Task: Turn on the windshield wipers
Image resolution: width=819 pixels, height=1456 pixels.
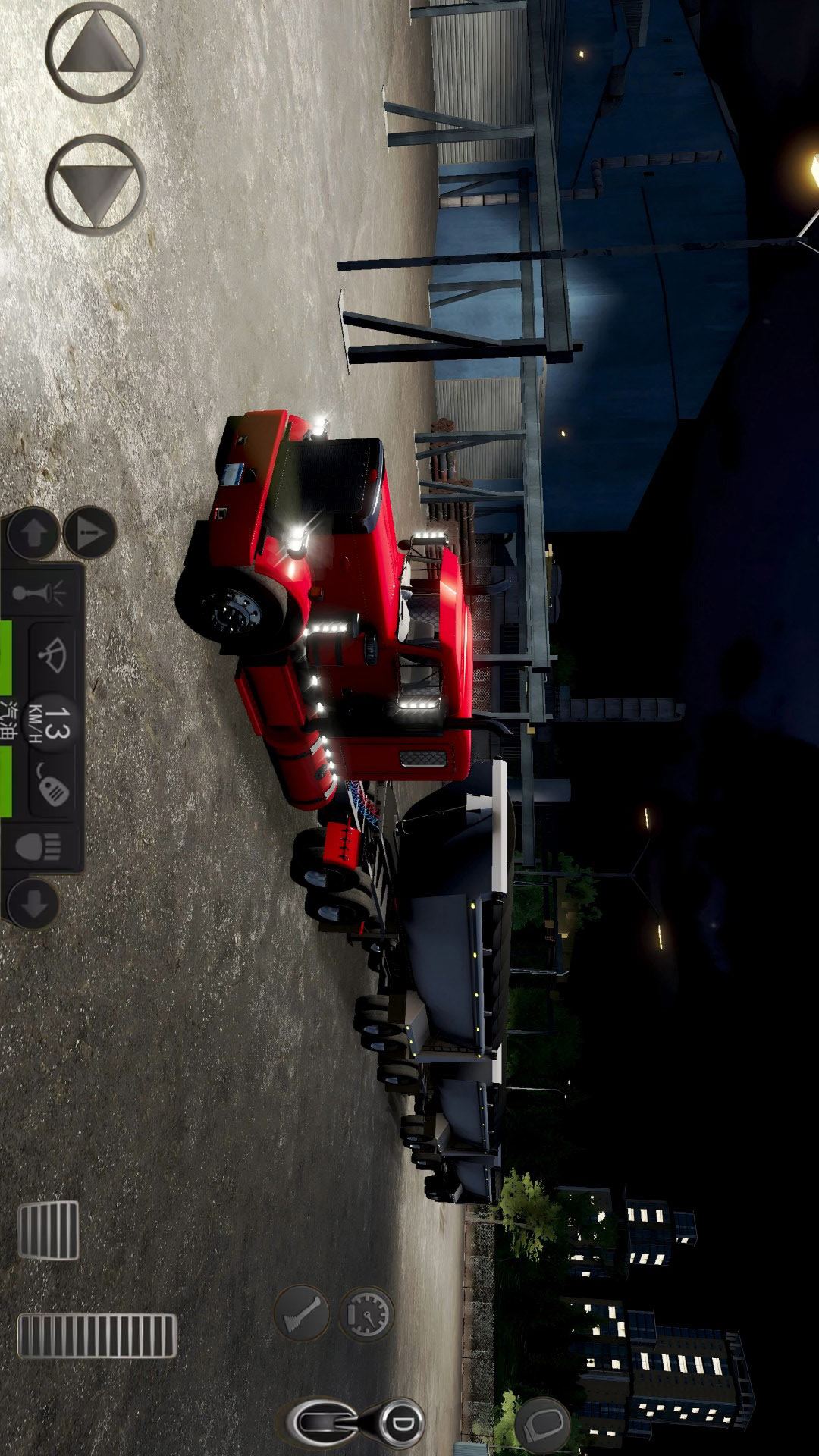Action: pos(52,654)
